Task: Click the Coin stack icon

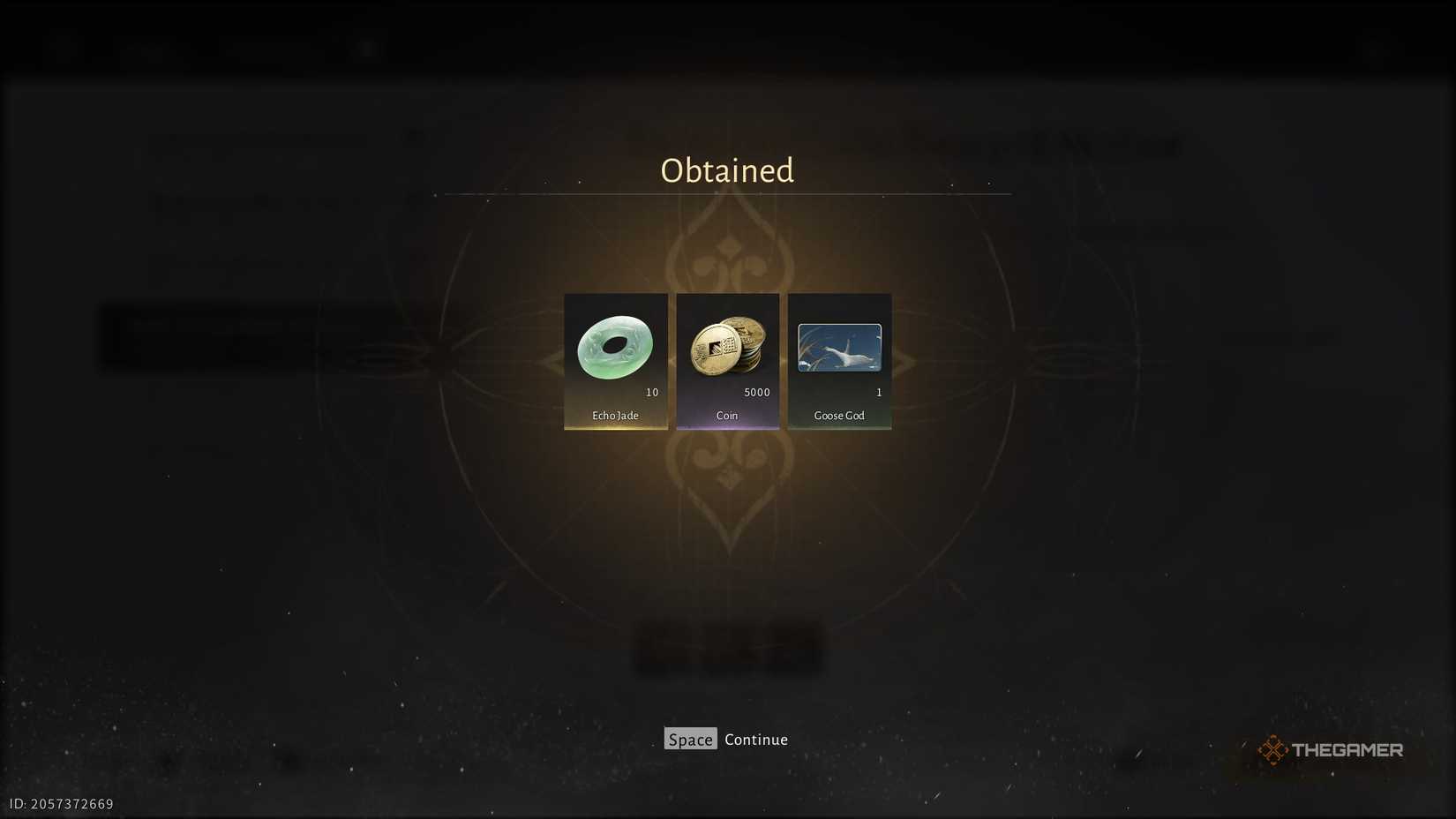Action: [x=726, y=348]
